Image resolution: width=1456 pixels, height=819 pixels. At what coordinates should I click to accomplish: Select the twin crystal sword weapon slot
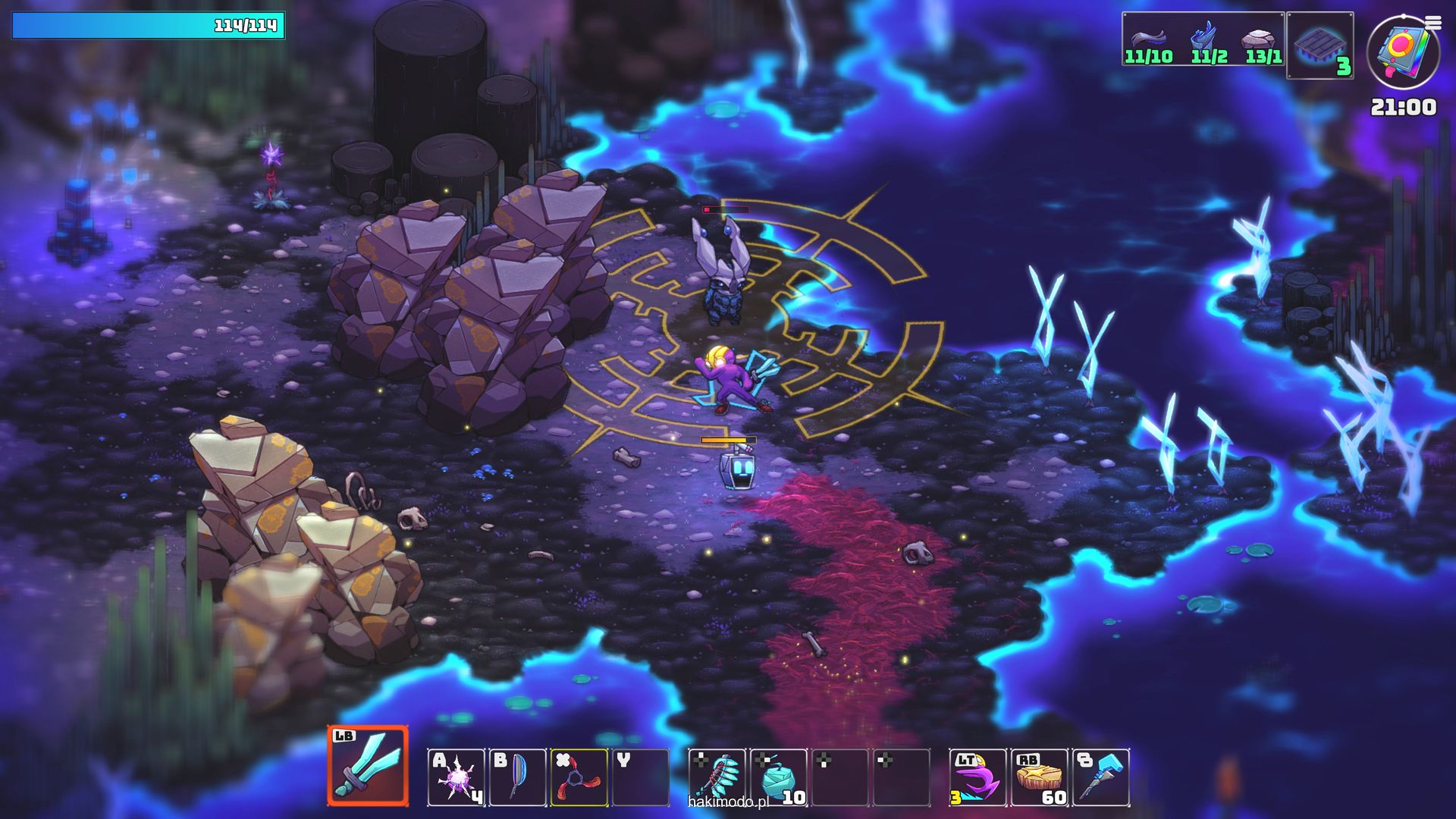click(368, 766)
